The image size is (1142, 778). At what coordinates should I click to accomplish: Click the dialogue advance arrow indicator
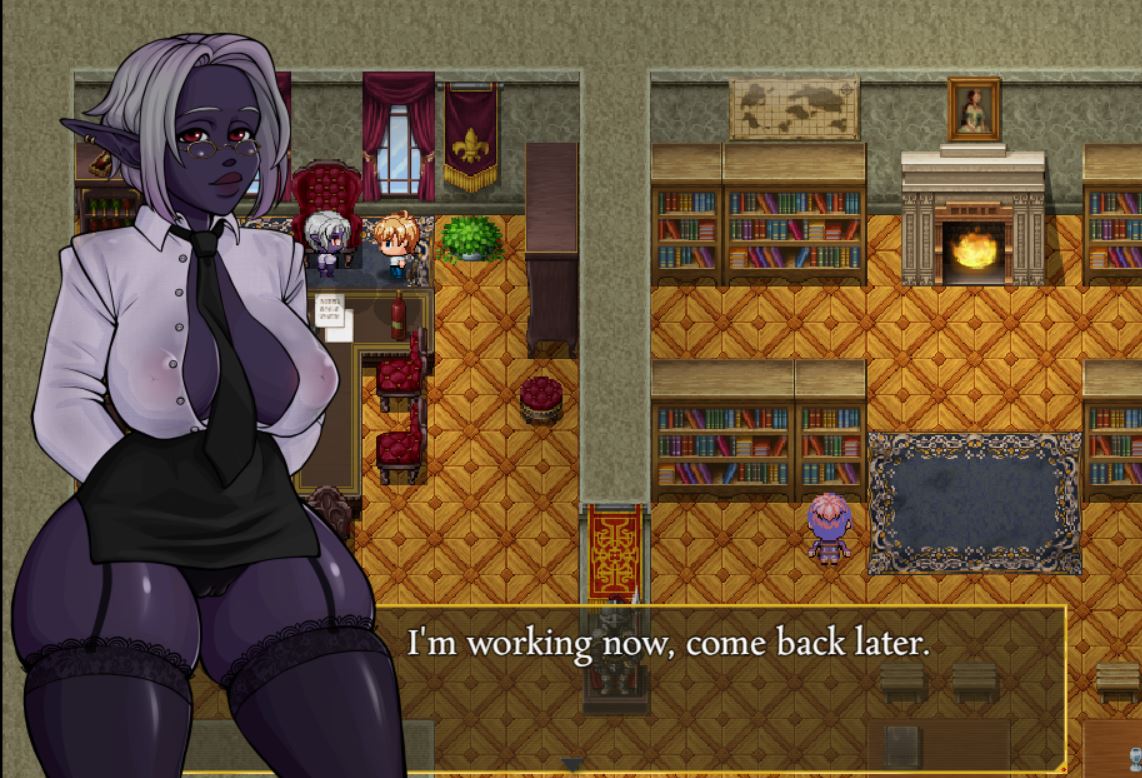571,765
